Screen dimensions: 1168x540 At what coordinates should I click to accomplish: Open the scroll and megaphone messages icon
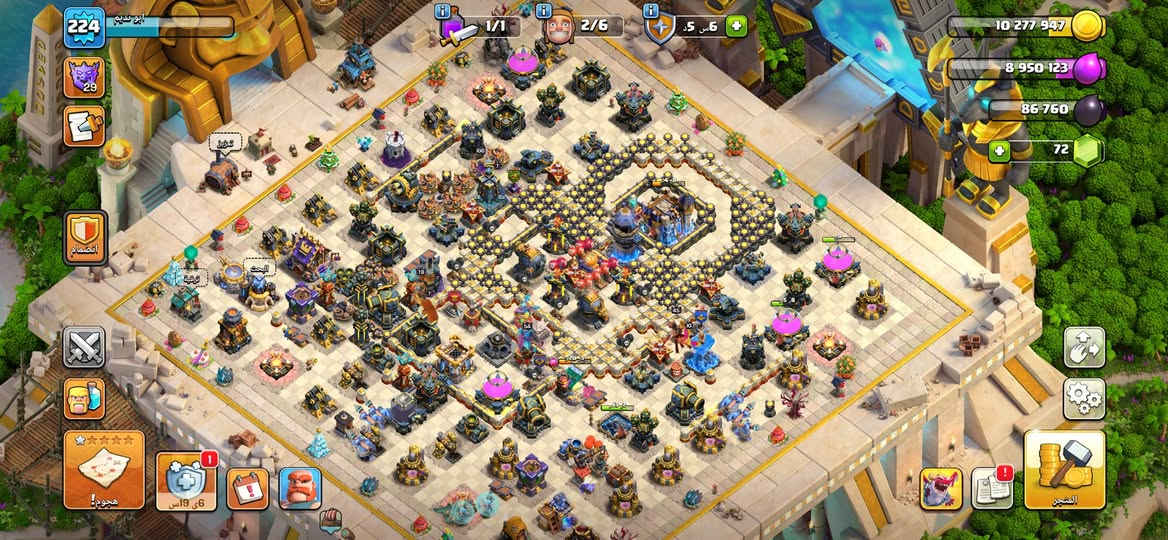click(84, 126)
